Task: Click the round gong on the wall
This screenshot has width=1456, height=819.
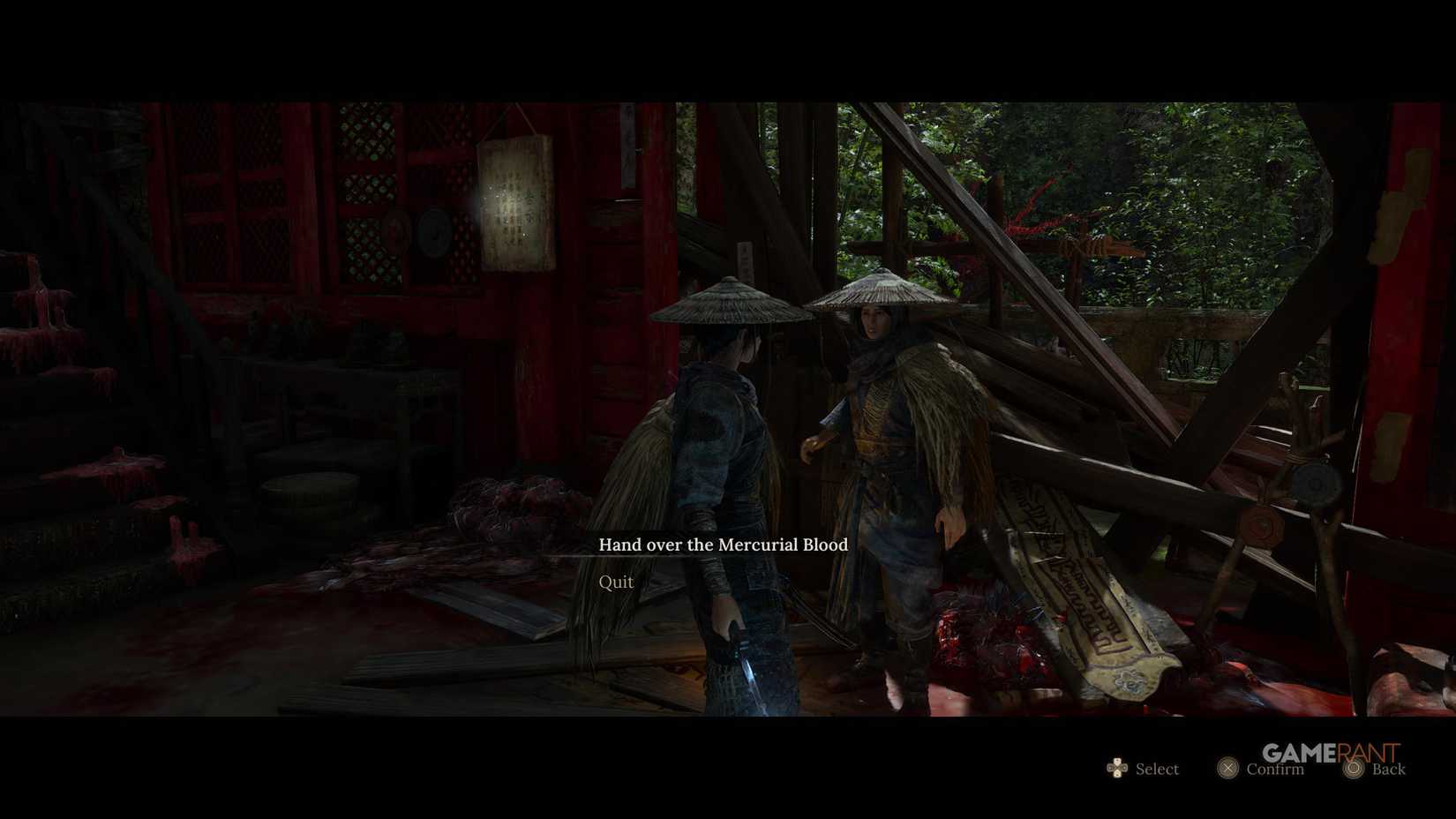Action: coord(433,234)
